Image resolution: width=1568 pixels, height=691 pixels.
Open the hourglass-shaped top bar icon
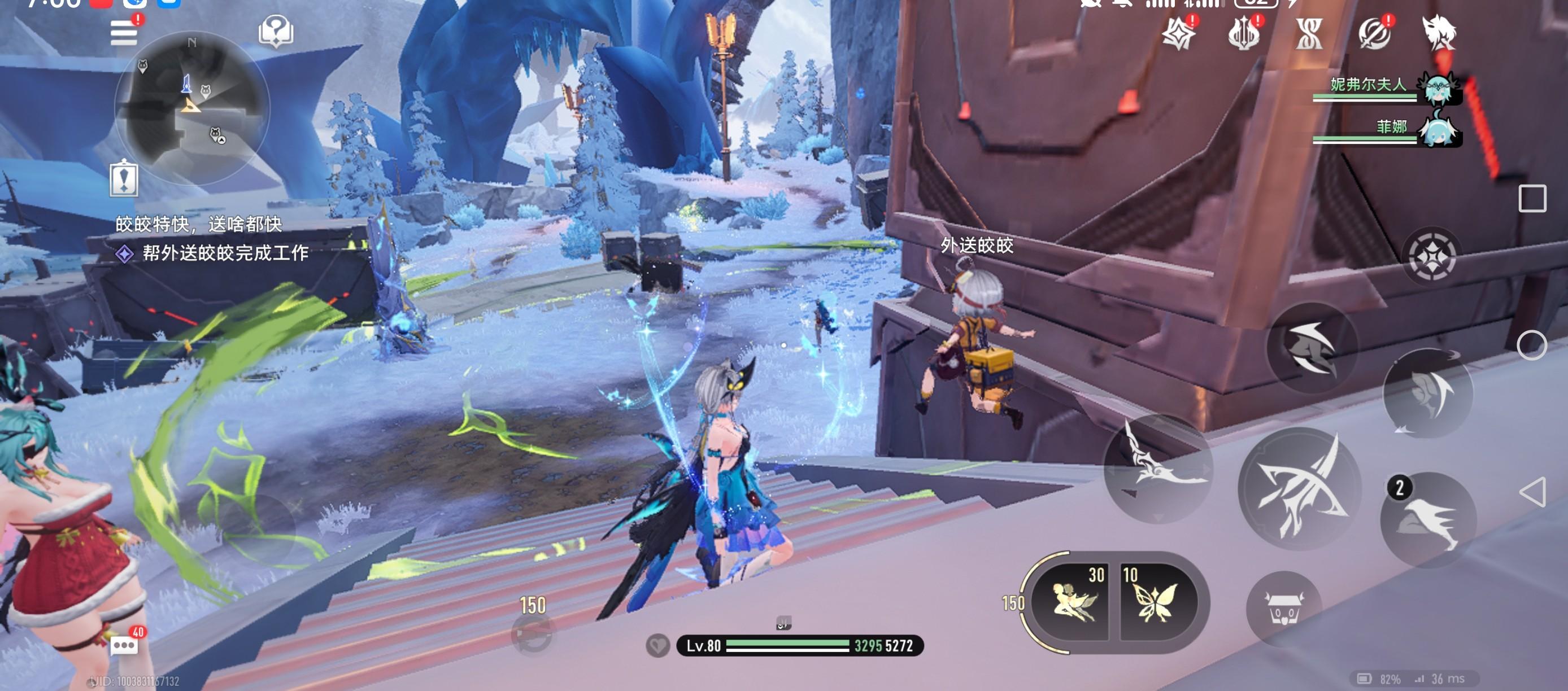point(1309,33)
